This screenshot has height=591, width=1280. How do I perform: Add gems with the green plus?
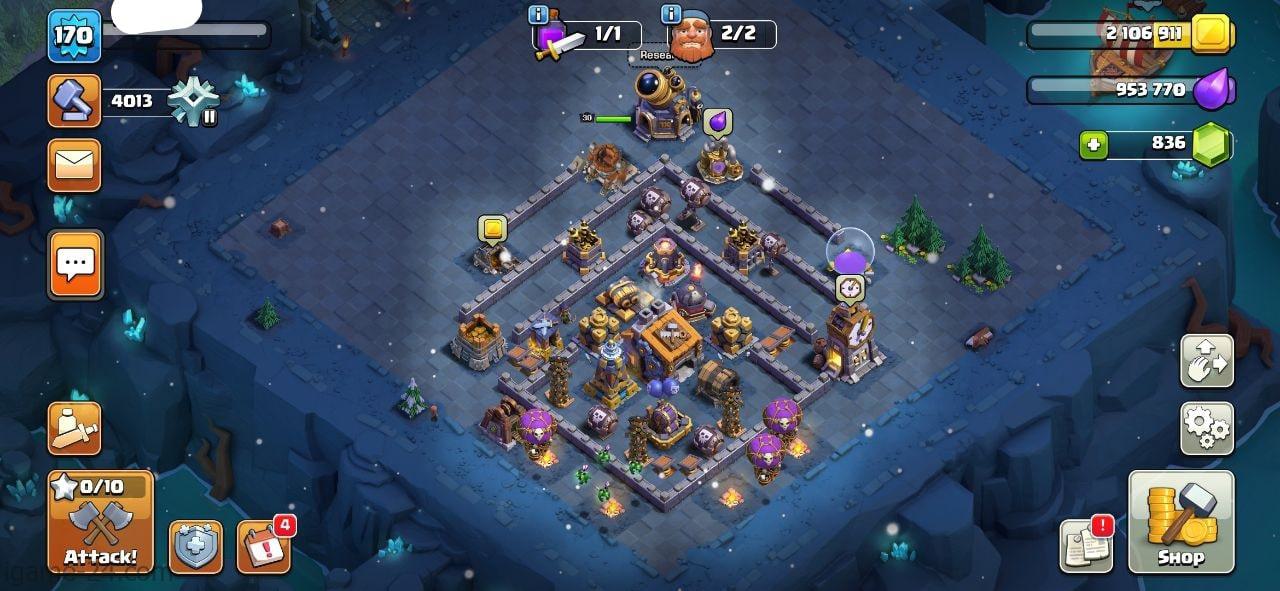click(1094, 145)
